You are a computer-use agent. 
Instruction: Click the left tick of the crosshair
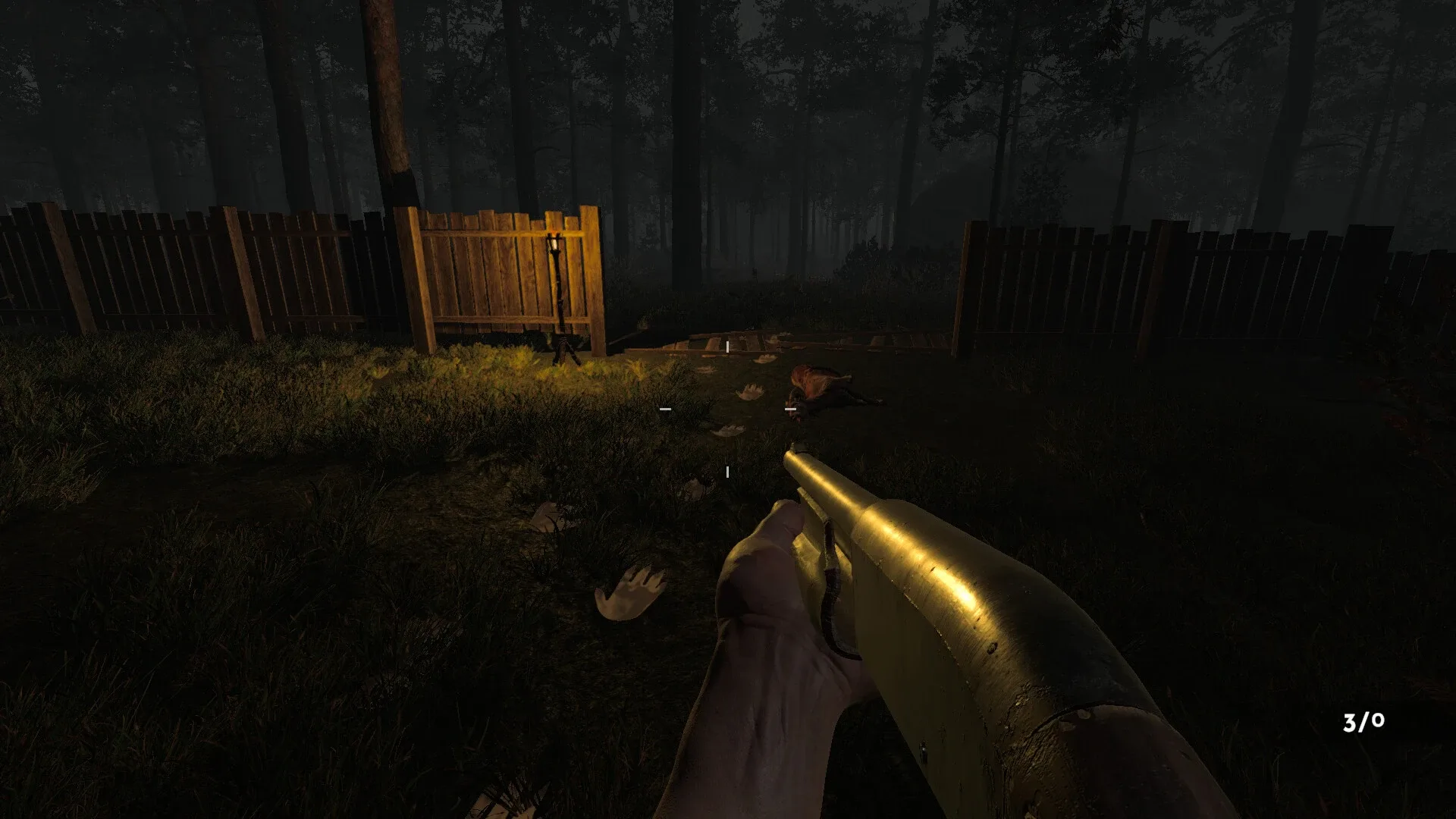tap(666, 409)
